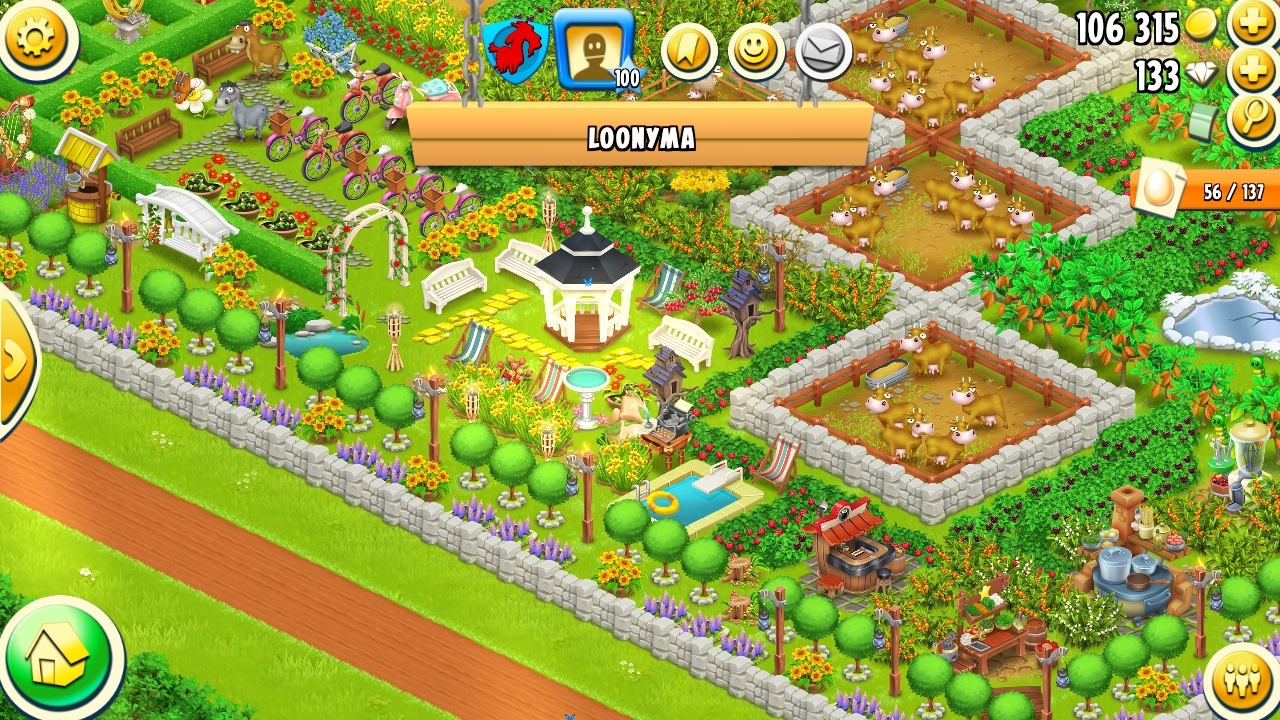Open LOONYMA's level 100 profile picture
This screenshot has width=1280, height=720.
tap(594, 47)
